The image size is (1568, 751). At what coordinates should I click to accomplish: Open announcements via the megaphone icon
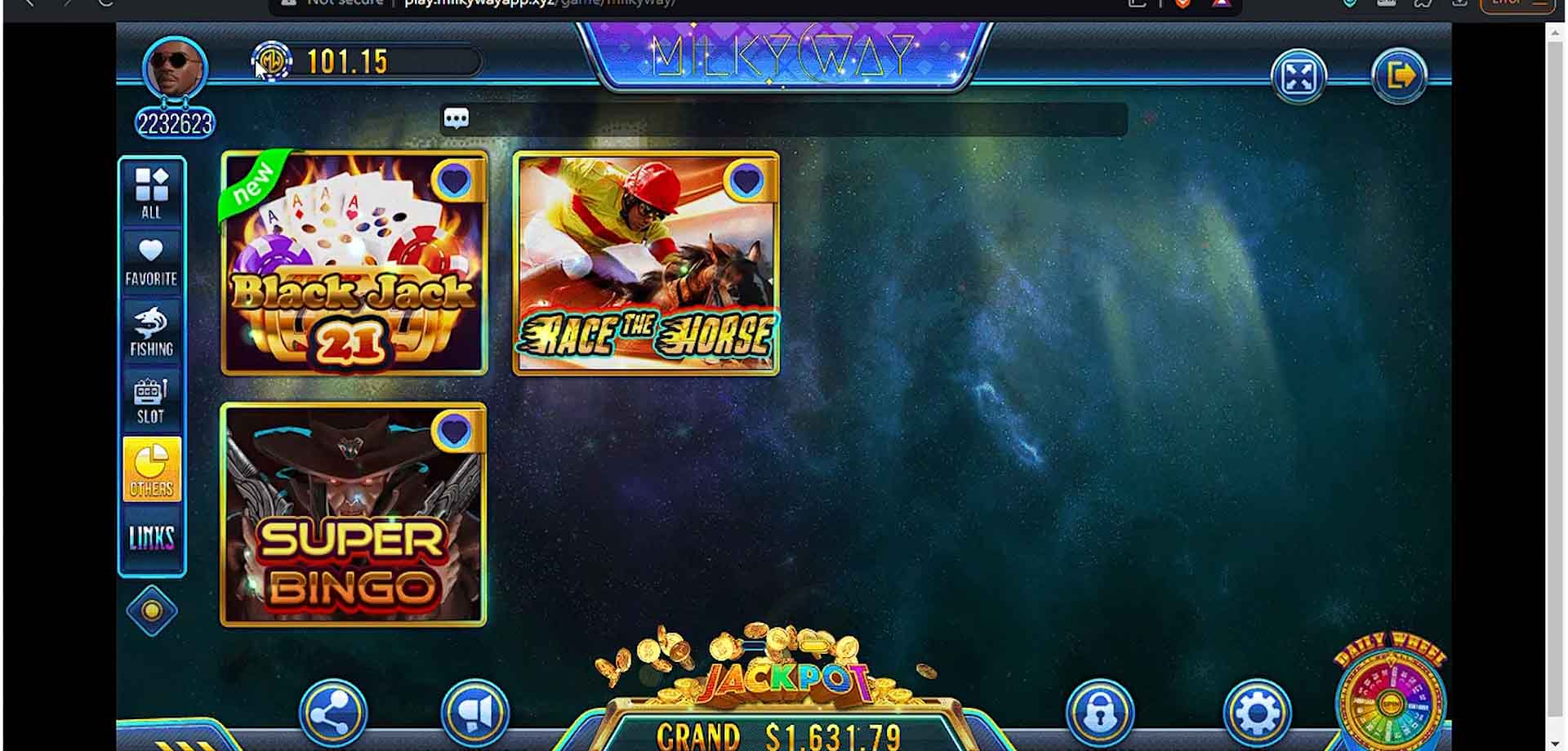pyautogui.click(x=478, y=713)
